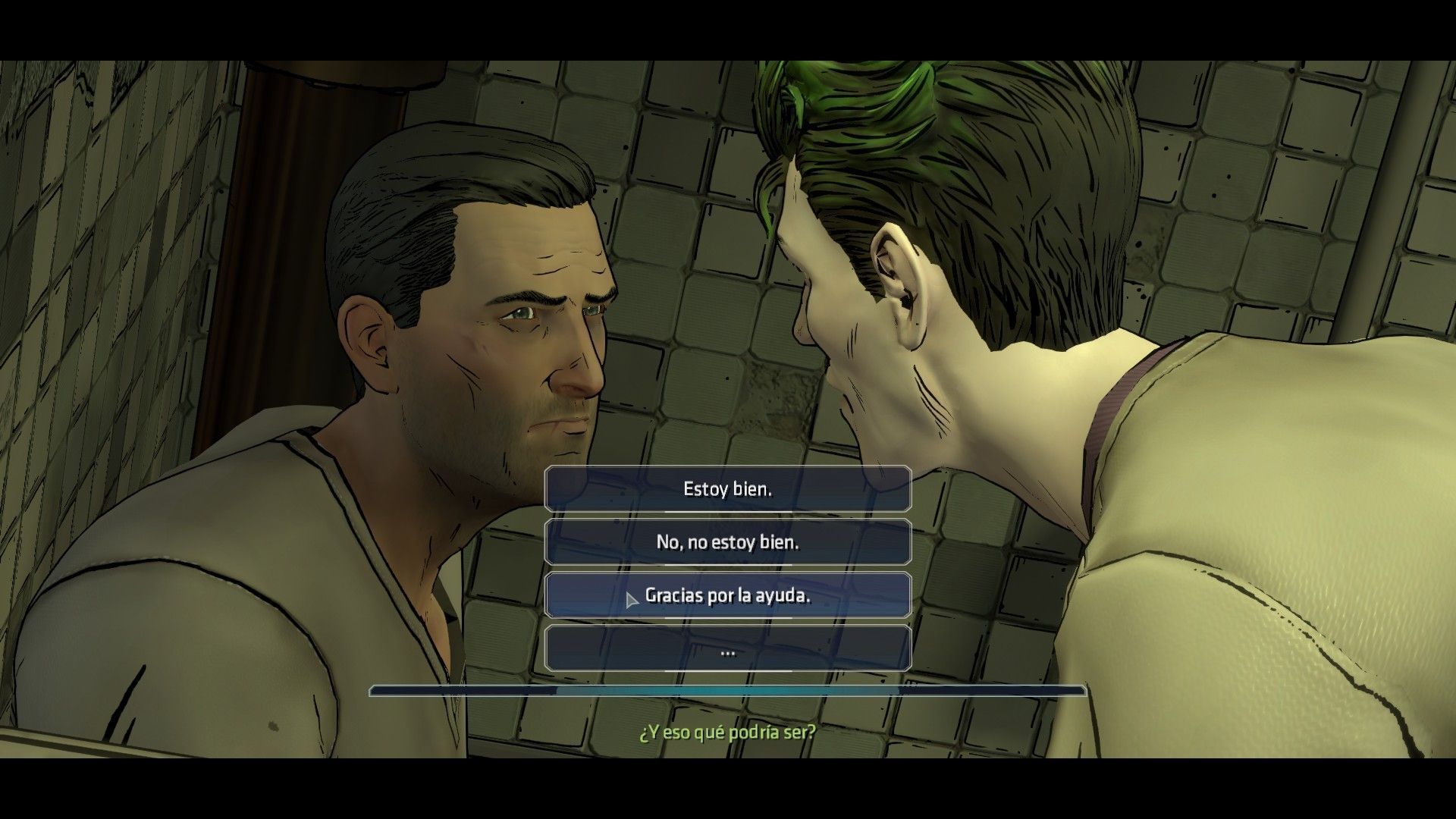Click the second dialogue response box

click(x=726, y=541)
